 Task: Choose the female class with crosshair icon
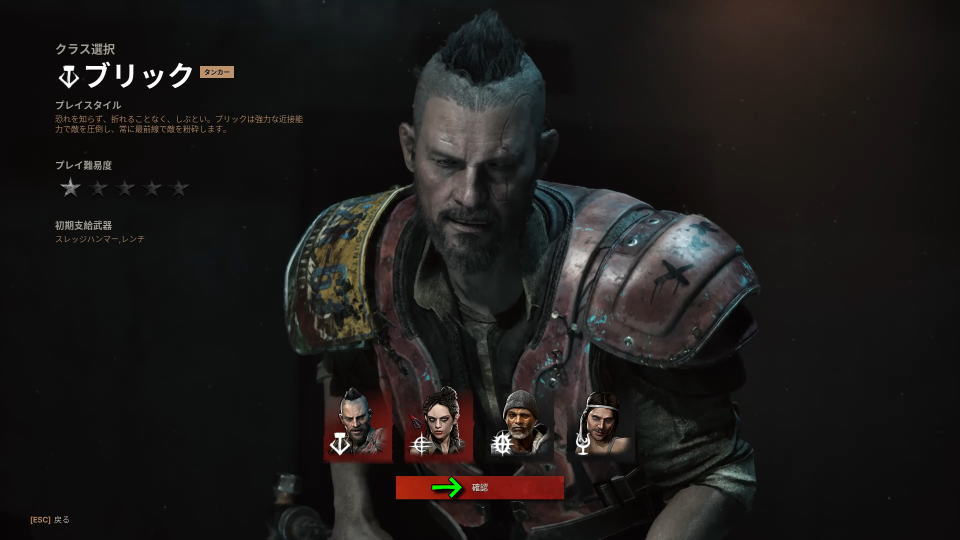(438, 424)
